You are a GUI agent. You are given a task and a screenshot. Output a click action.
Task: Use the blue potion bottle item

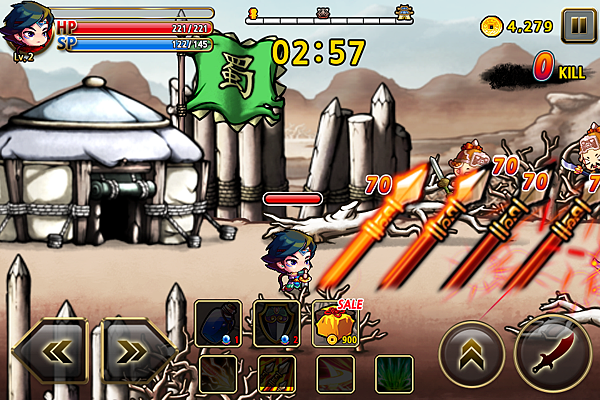pyautogui.click(x=215, y=324)
